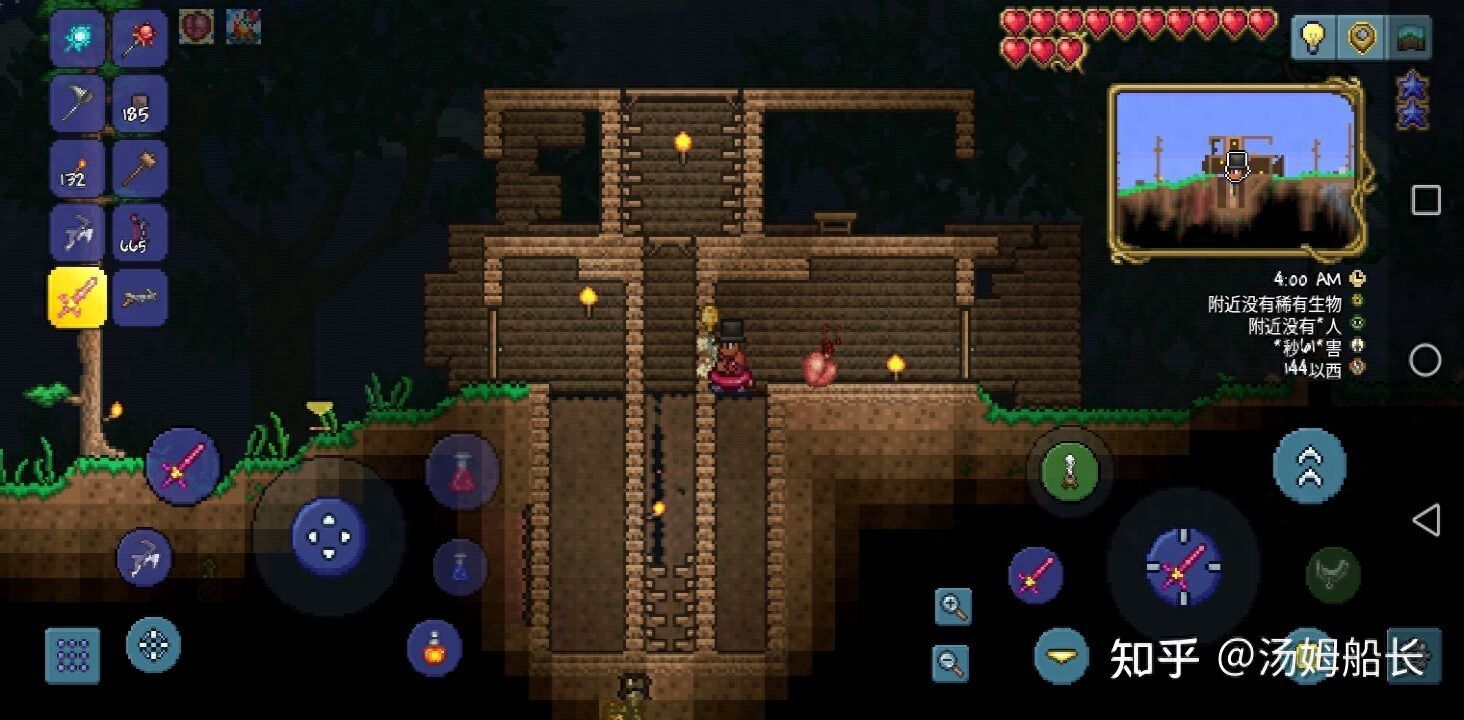Tap the jump double-arrow button
Viewport: 1464px width, 720px height.
click(1309, 465)
